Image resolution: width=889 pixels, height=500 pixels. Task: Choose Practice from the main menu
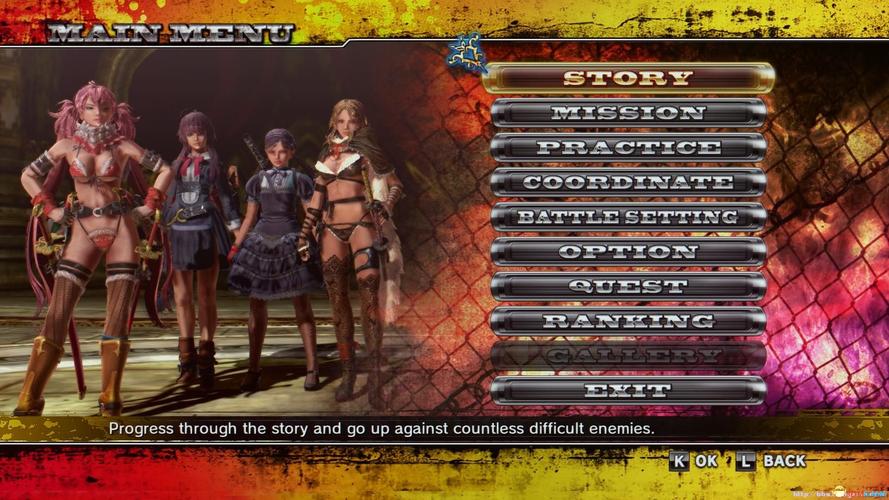pyautogui.click(x=628, y=148)
